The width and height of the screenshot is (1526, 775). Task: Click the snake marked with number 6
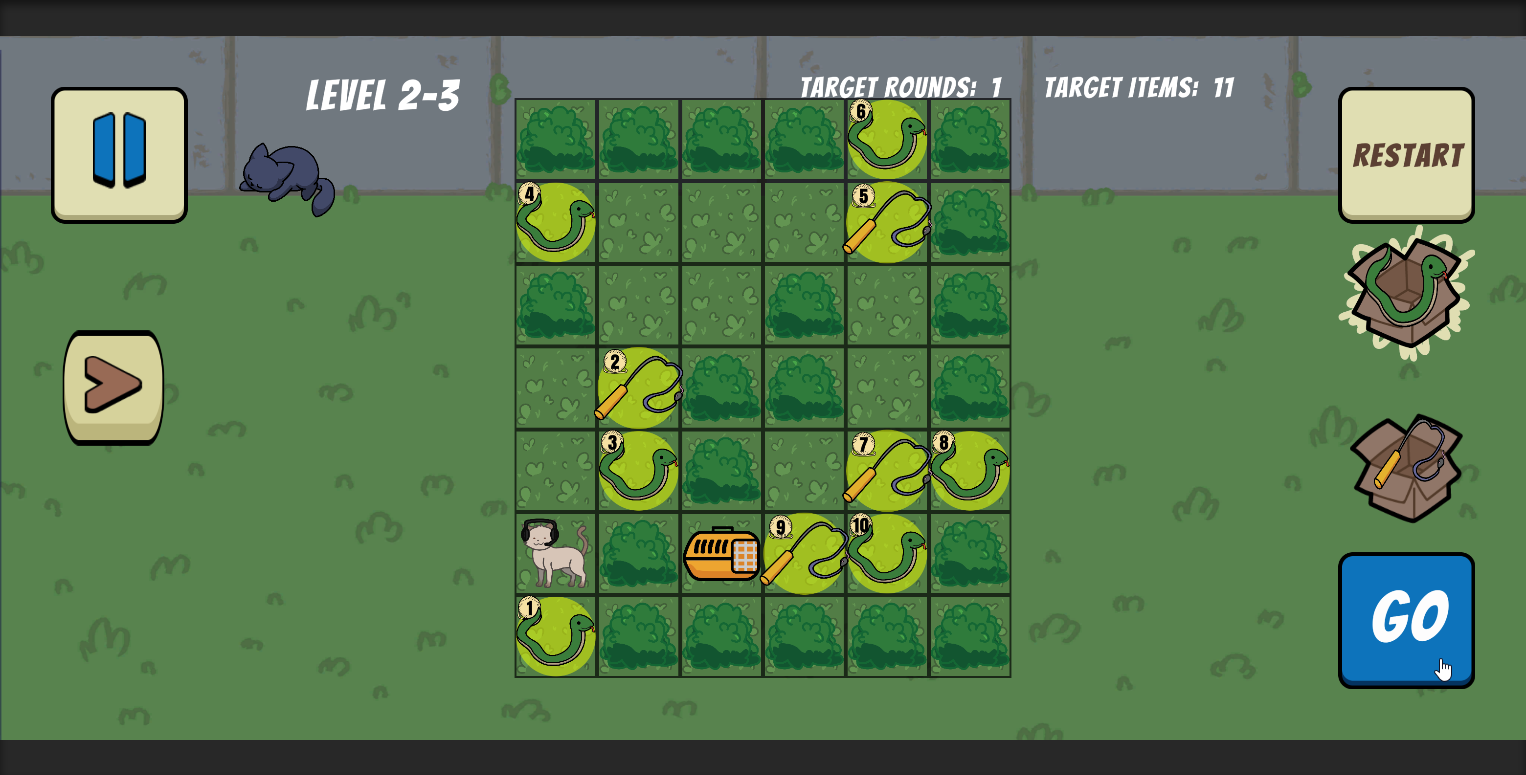(x=886, y=140)
